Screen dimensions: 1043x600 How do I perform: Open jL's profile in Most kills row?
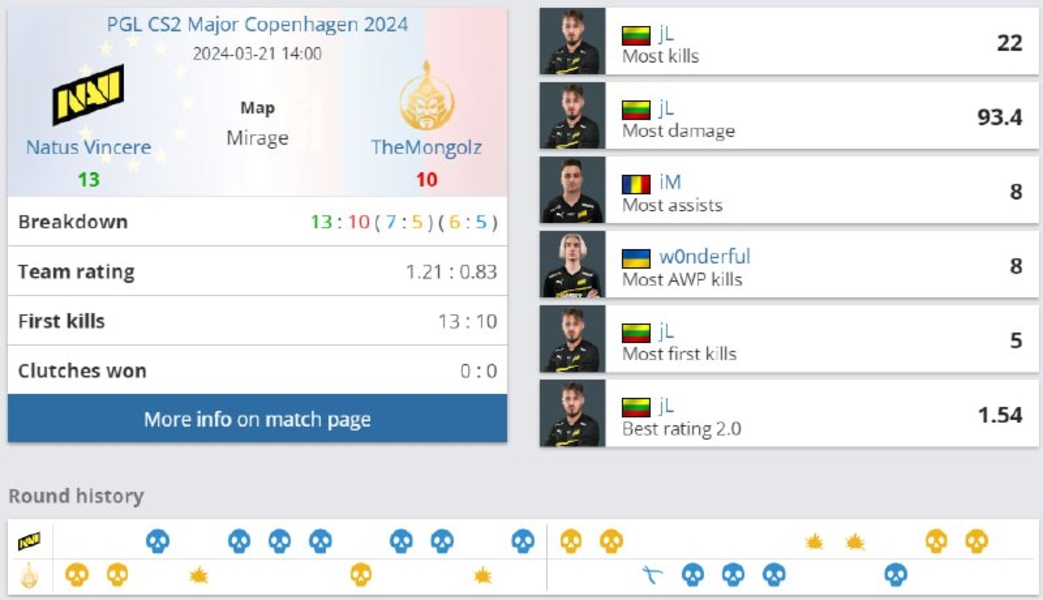[x=666, y=34]
